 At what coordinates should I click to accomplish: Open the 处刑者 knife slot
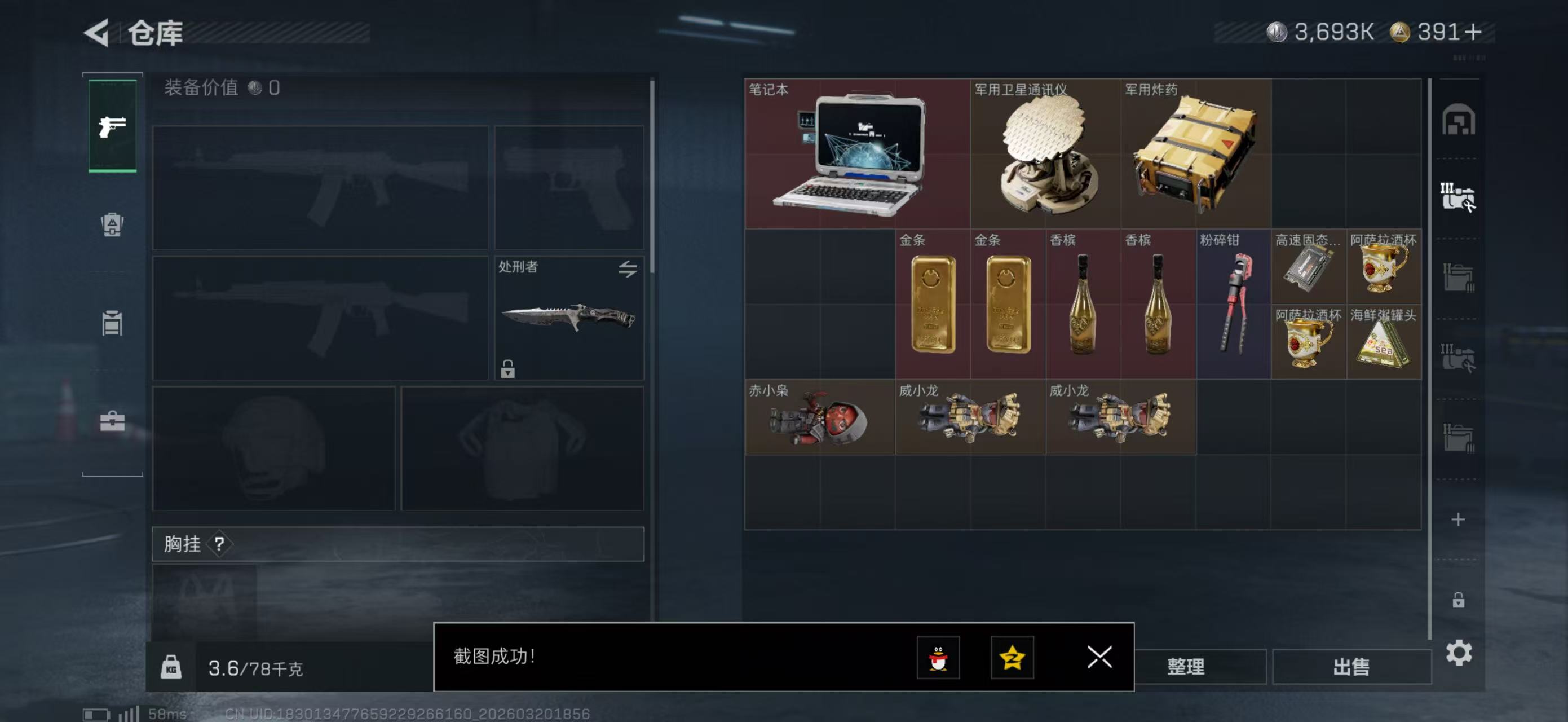point(568,318)
